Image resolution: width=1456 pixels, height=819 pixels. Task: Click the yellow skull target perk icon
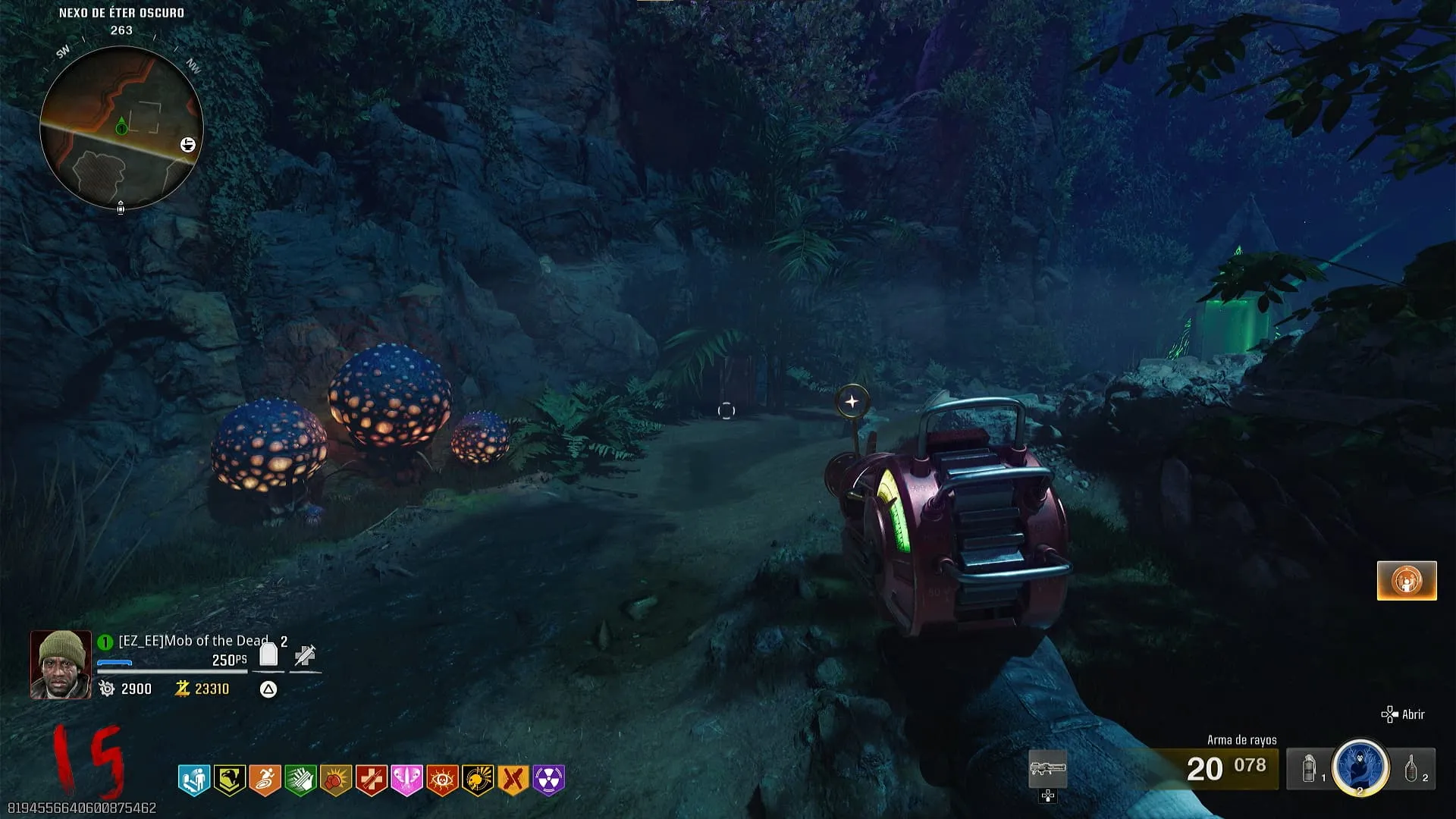tap(478, 779)
